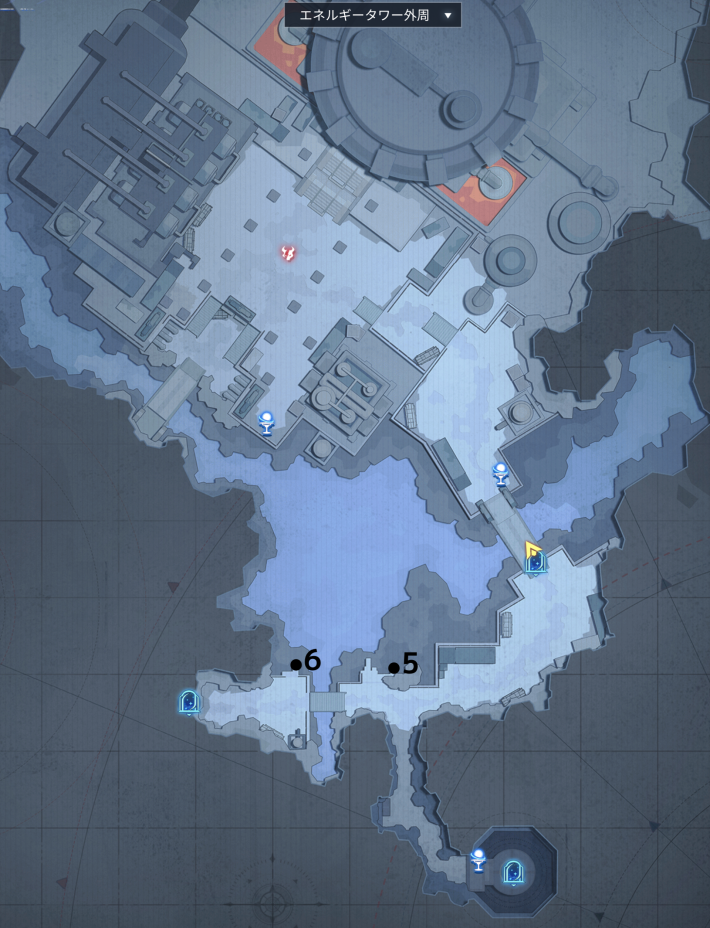The width and height of the screenshot is (710, 928).
Task: Click the map point numbered 6
Action: 296,664
